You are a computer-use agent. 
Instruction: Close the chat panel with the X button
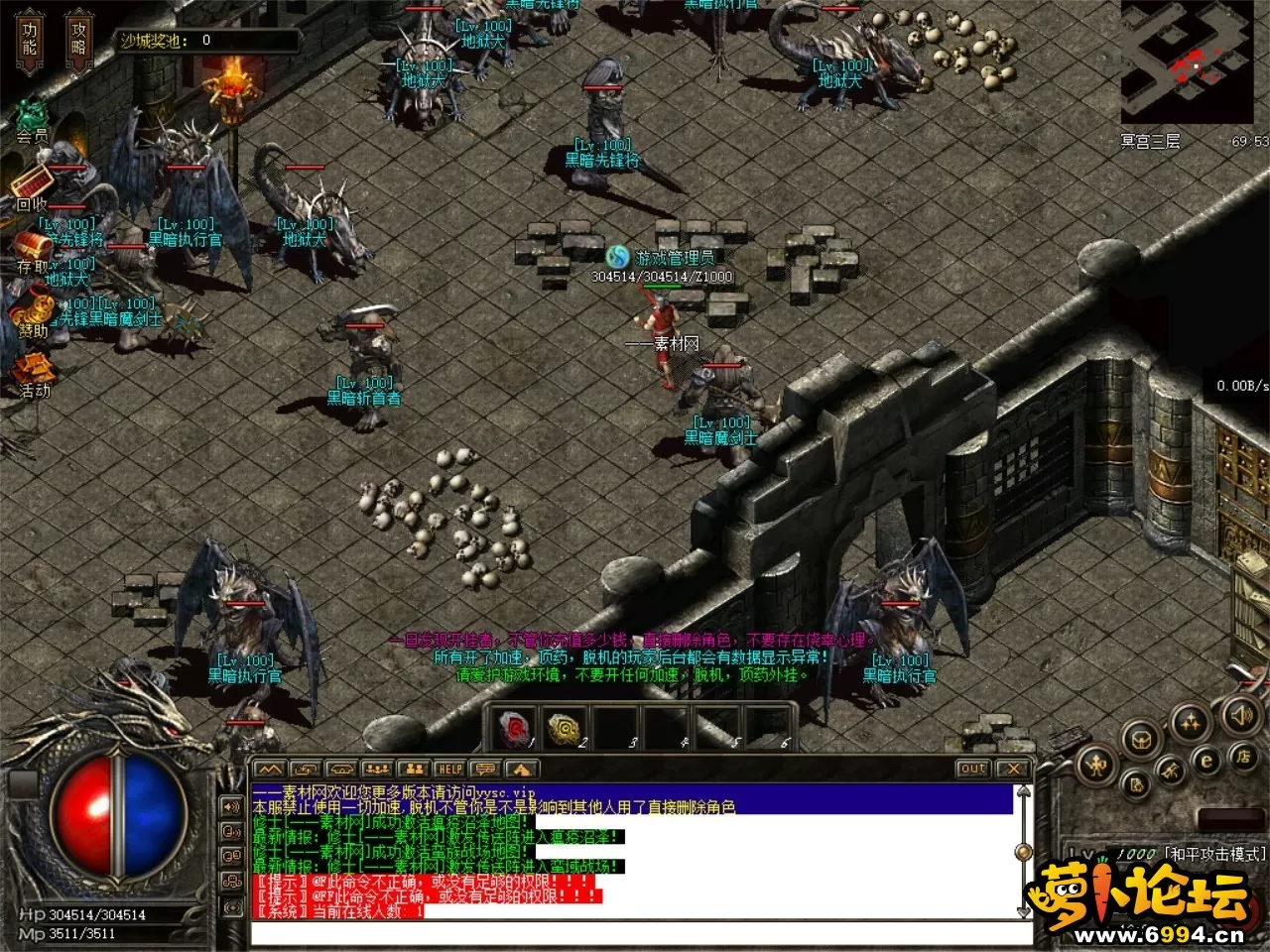[x=1012, y=769]
